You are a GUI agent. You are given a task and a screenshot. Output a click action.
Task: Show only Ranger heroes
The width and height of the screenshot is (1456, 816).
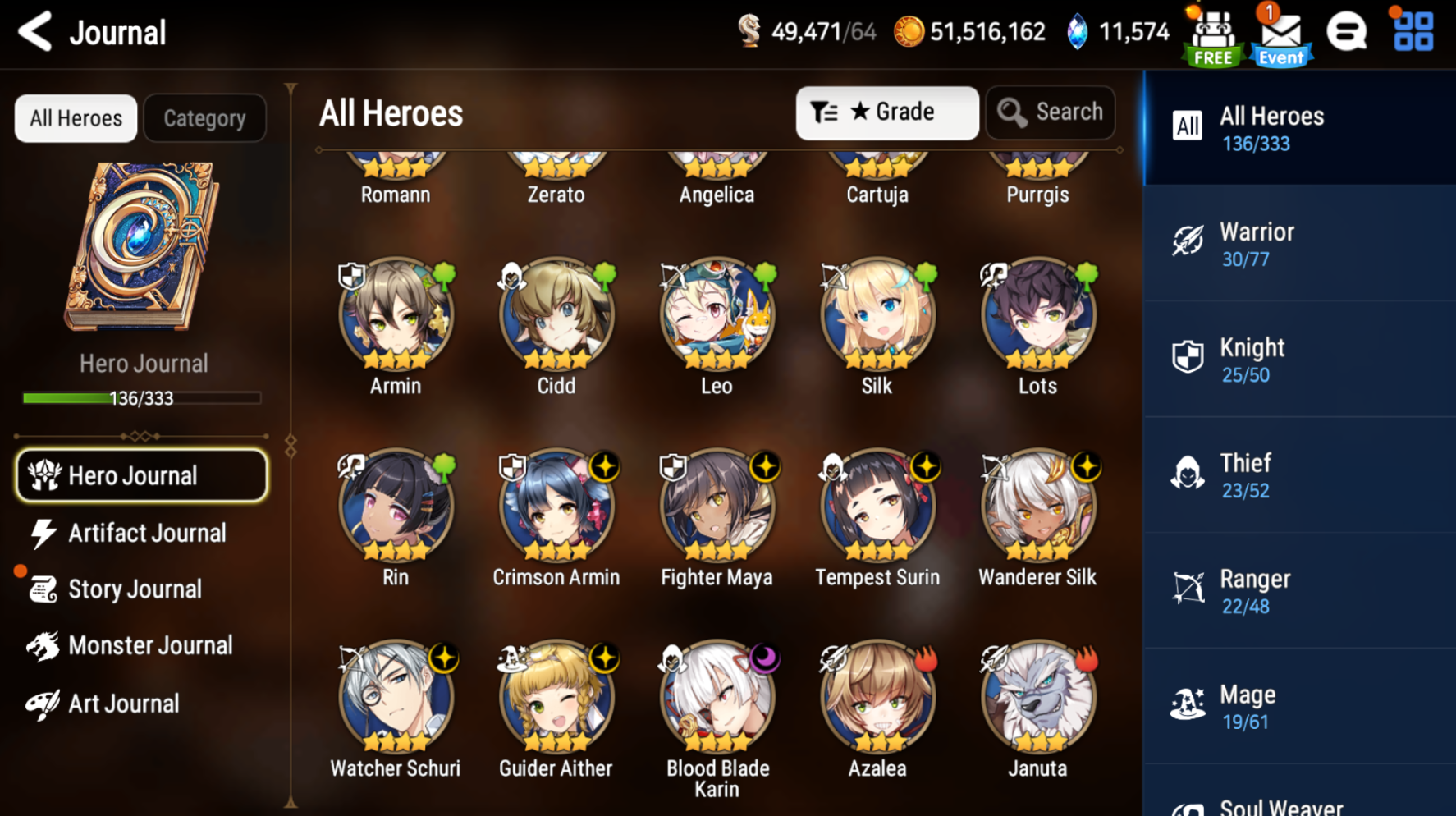(1299, 591)
